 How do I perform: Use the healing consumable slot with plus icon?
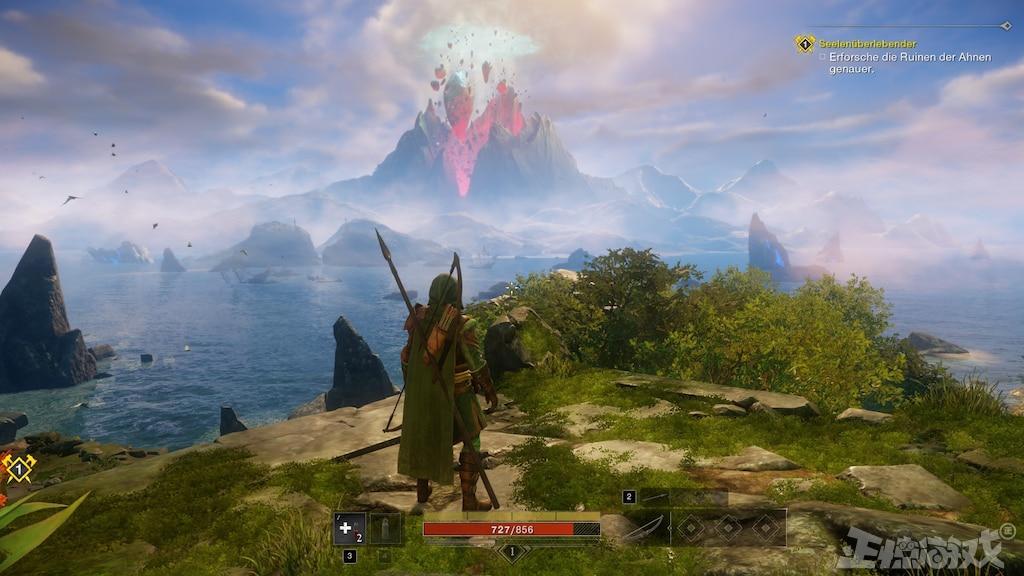pos(349,528)
